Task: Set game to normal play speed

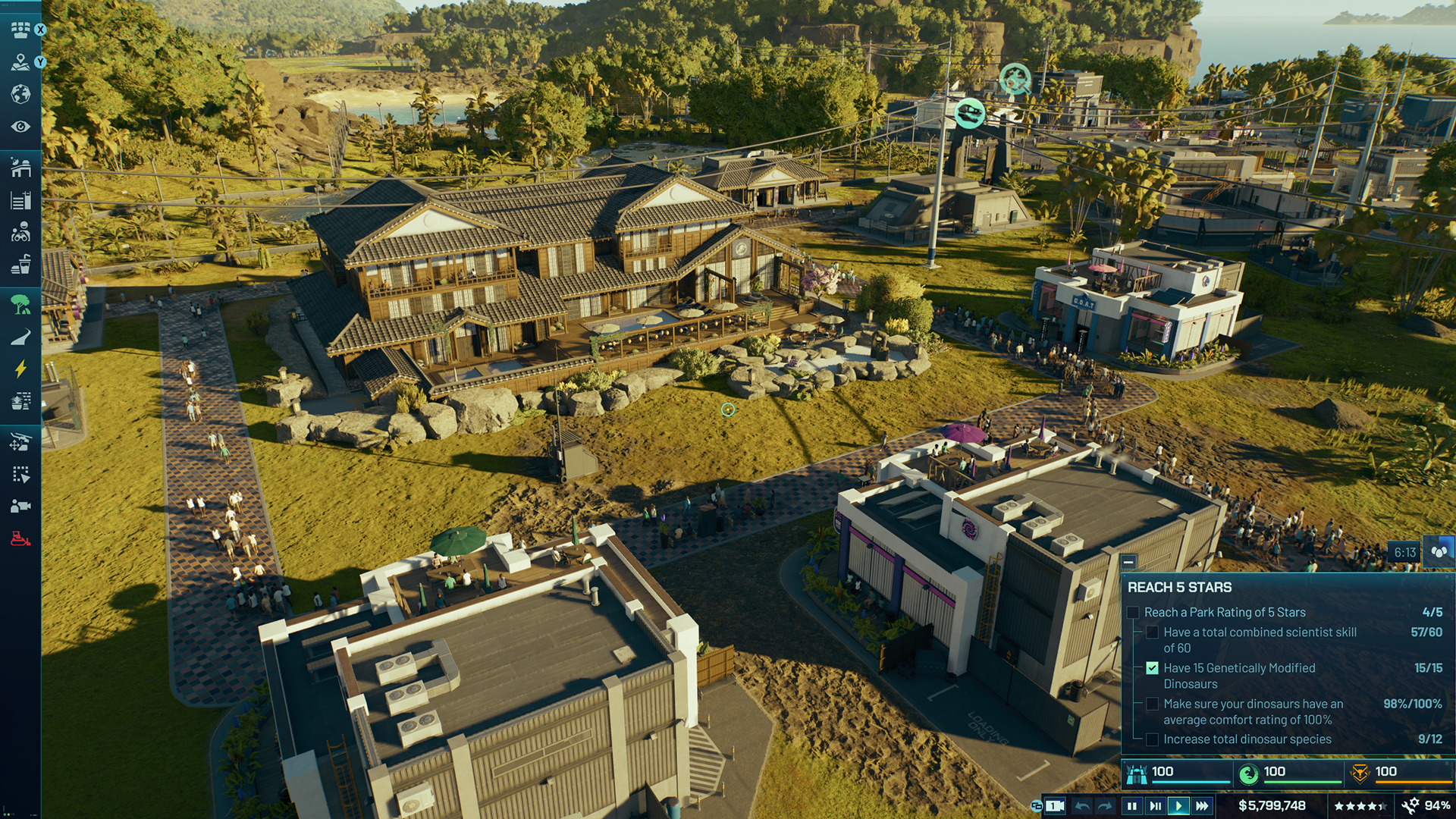Action: click(1178, 806)
